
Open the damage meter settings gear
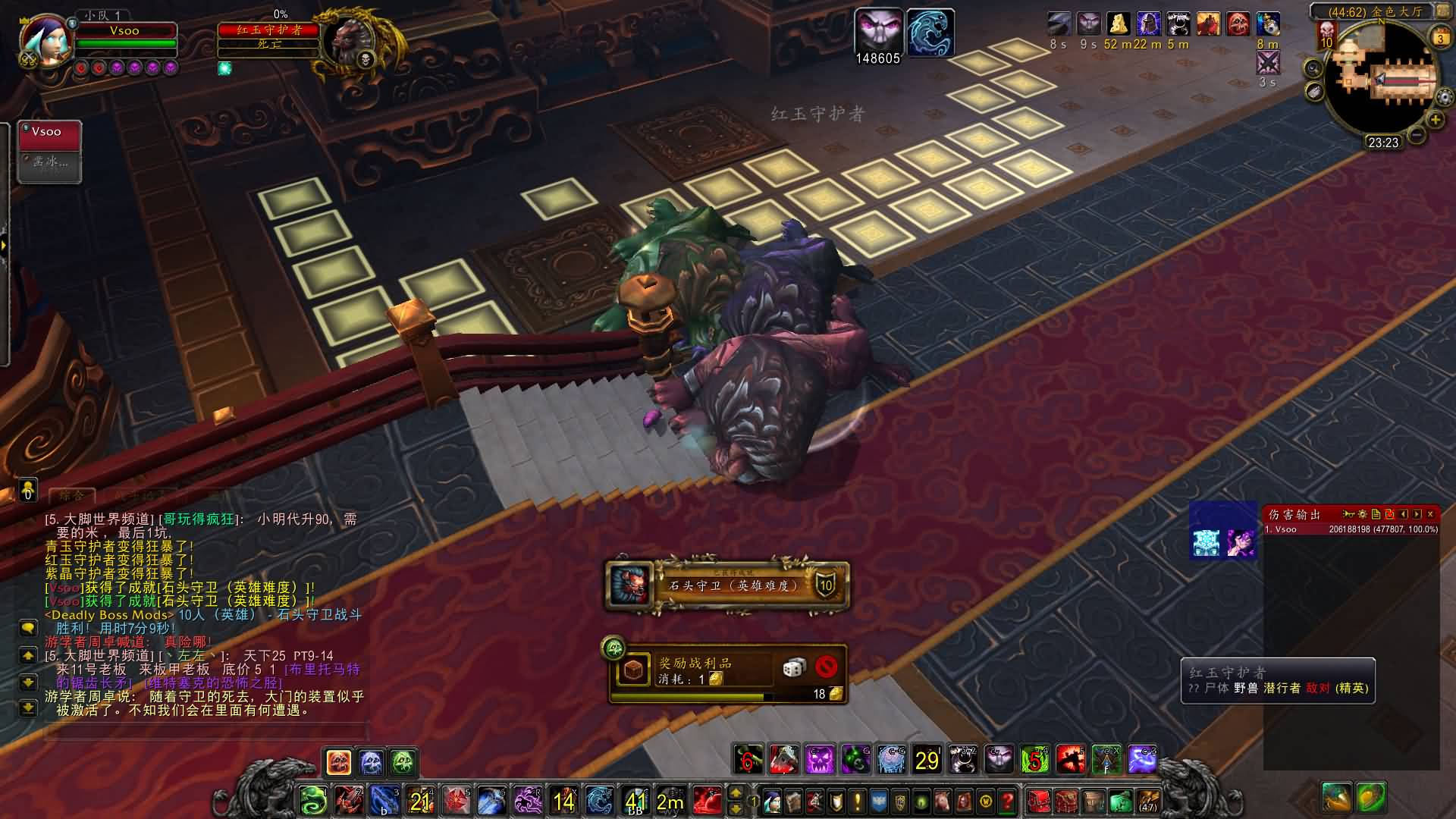(1363, 514)
